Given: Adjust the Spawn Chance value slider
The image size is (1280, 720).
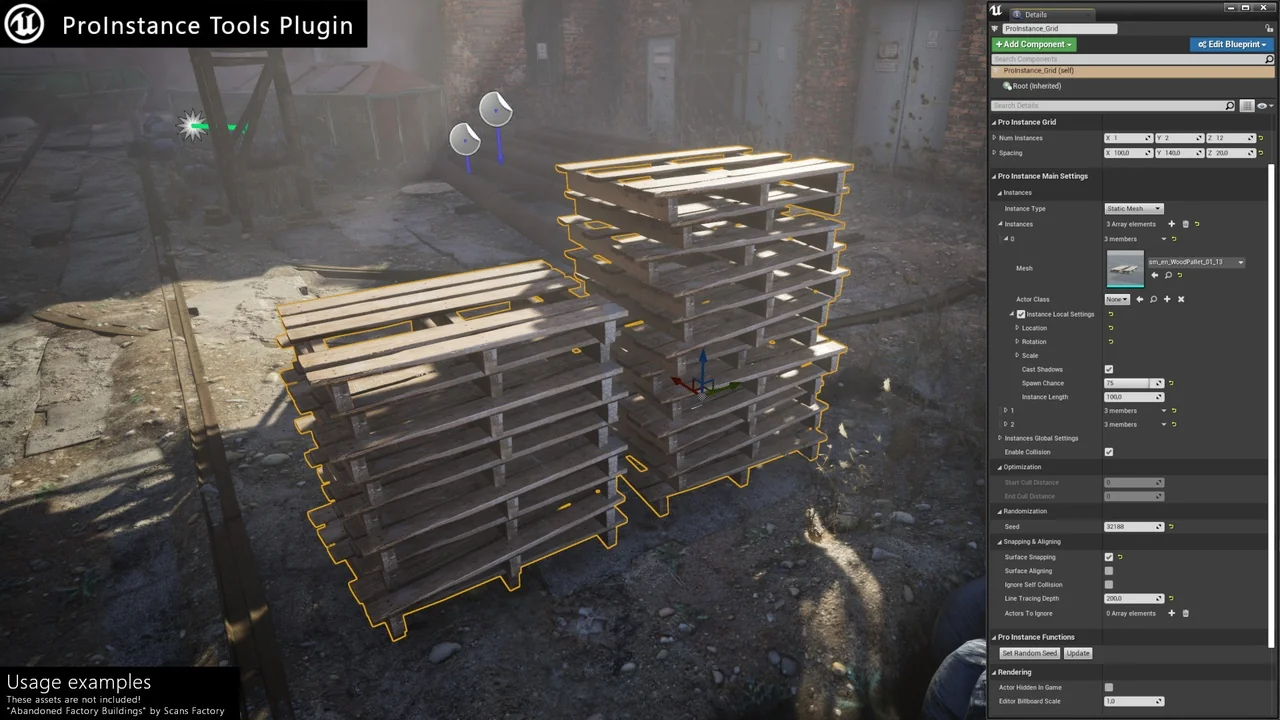Looking at the screenshot, I should (x=1128, y=383).
